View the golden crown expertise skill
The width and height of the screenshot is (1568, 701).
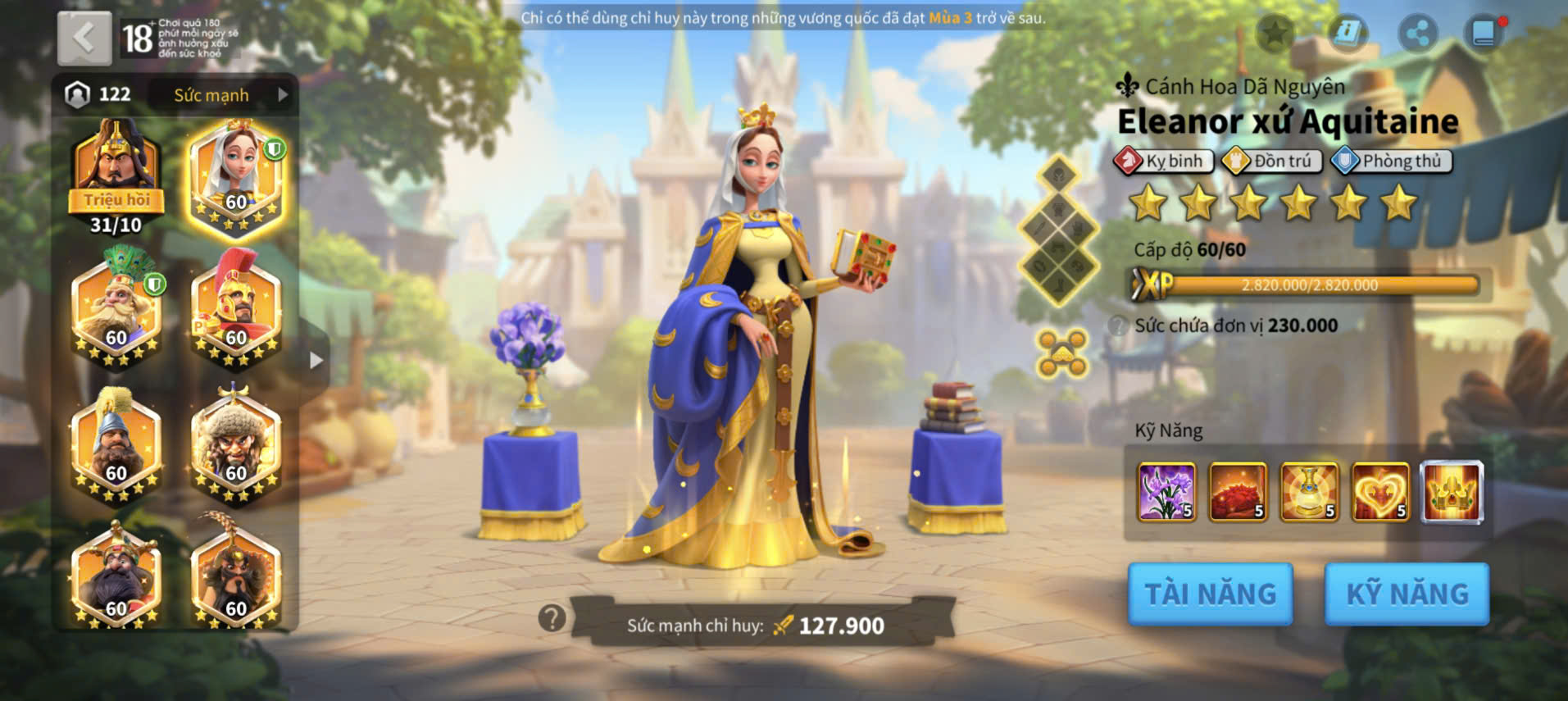point(1452,492)
